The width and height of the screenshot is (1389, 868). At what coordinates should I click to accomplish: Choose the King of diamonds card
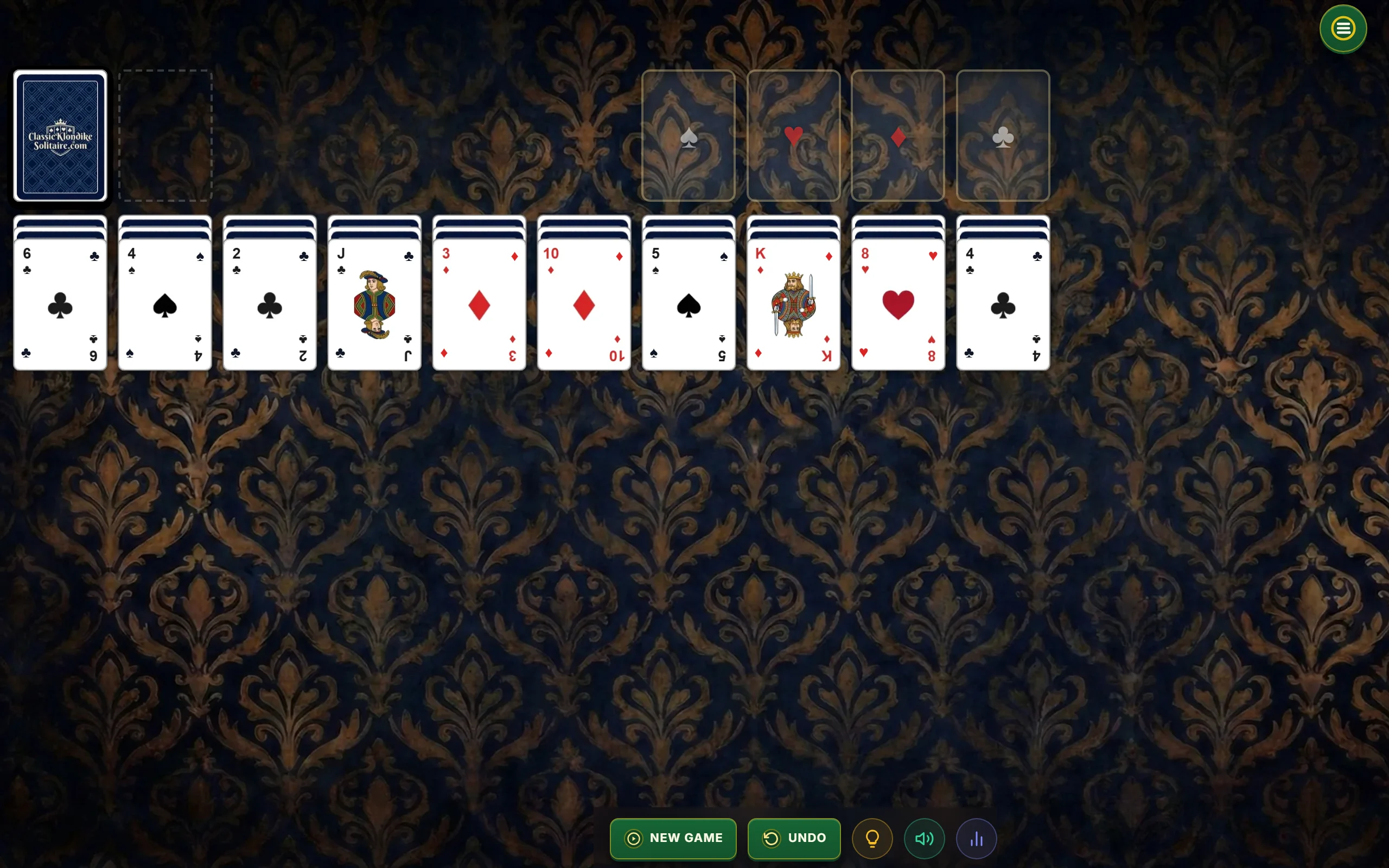point(793,304)
